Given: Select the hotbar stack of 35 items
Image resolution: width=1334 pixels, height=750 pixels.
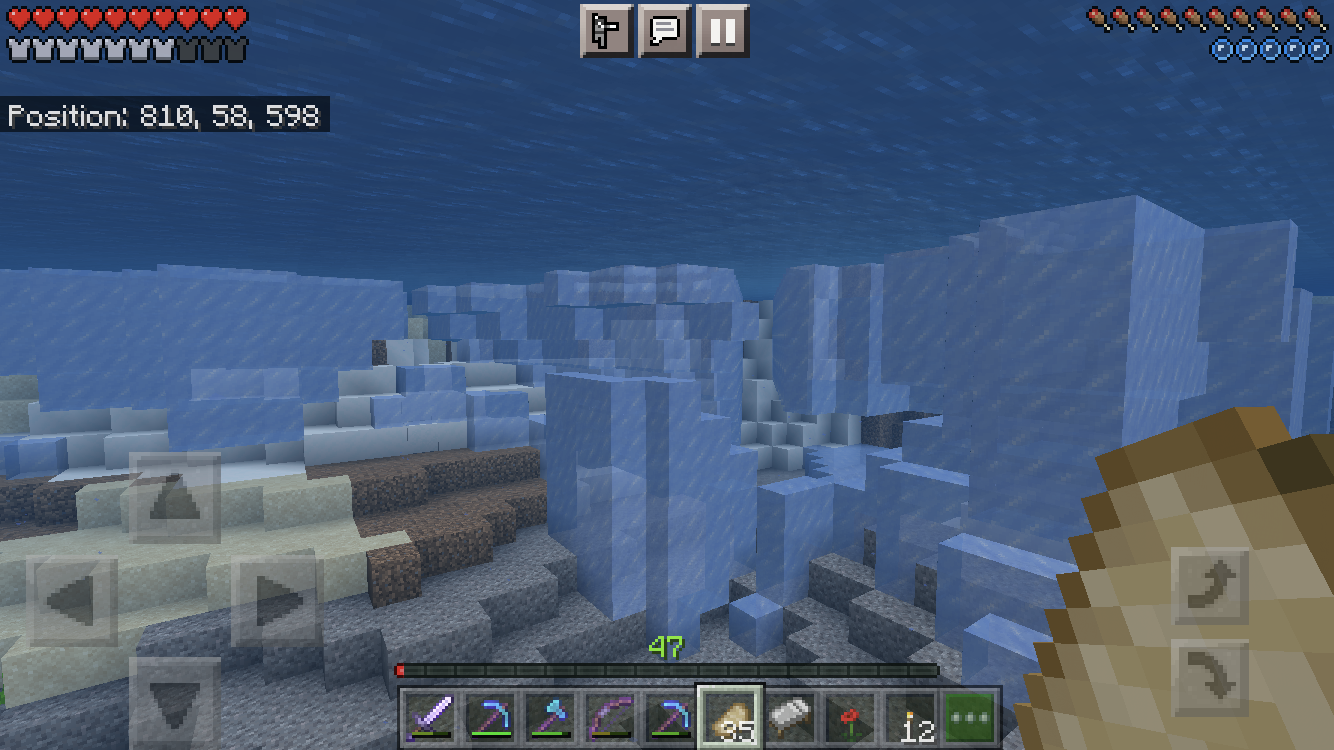Looking at the screenshot, I should (731, 717).
